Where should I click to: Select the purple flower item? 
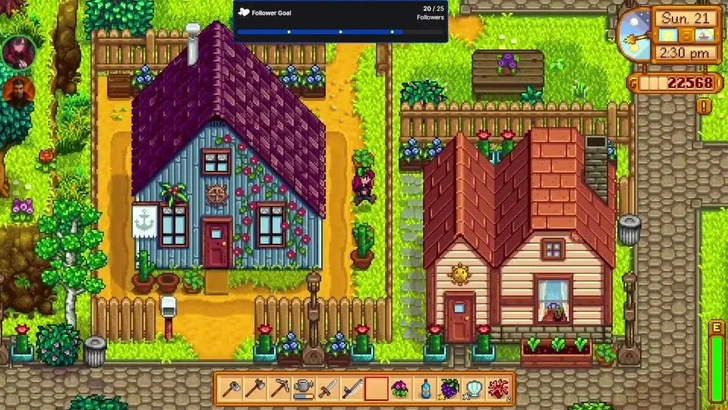pyautogui.click(x=400, y=388)
